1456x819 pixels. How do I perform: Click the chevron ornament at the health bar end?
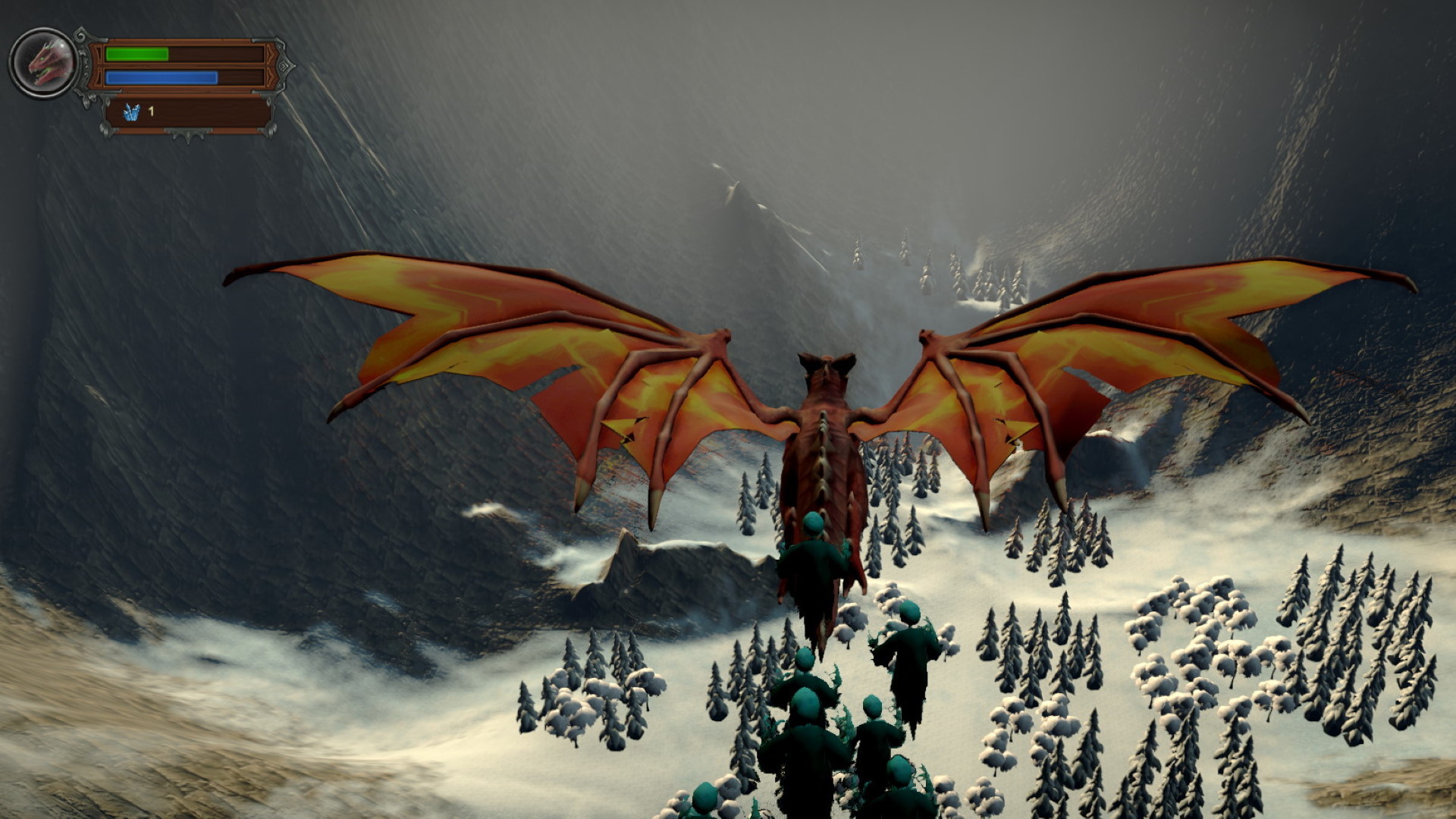pos(271,53)
